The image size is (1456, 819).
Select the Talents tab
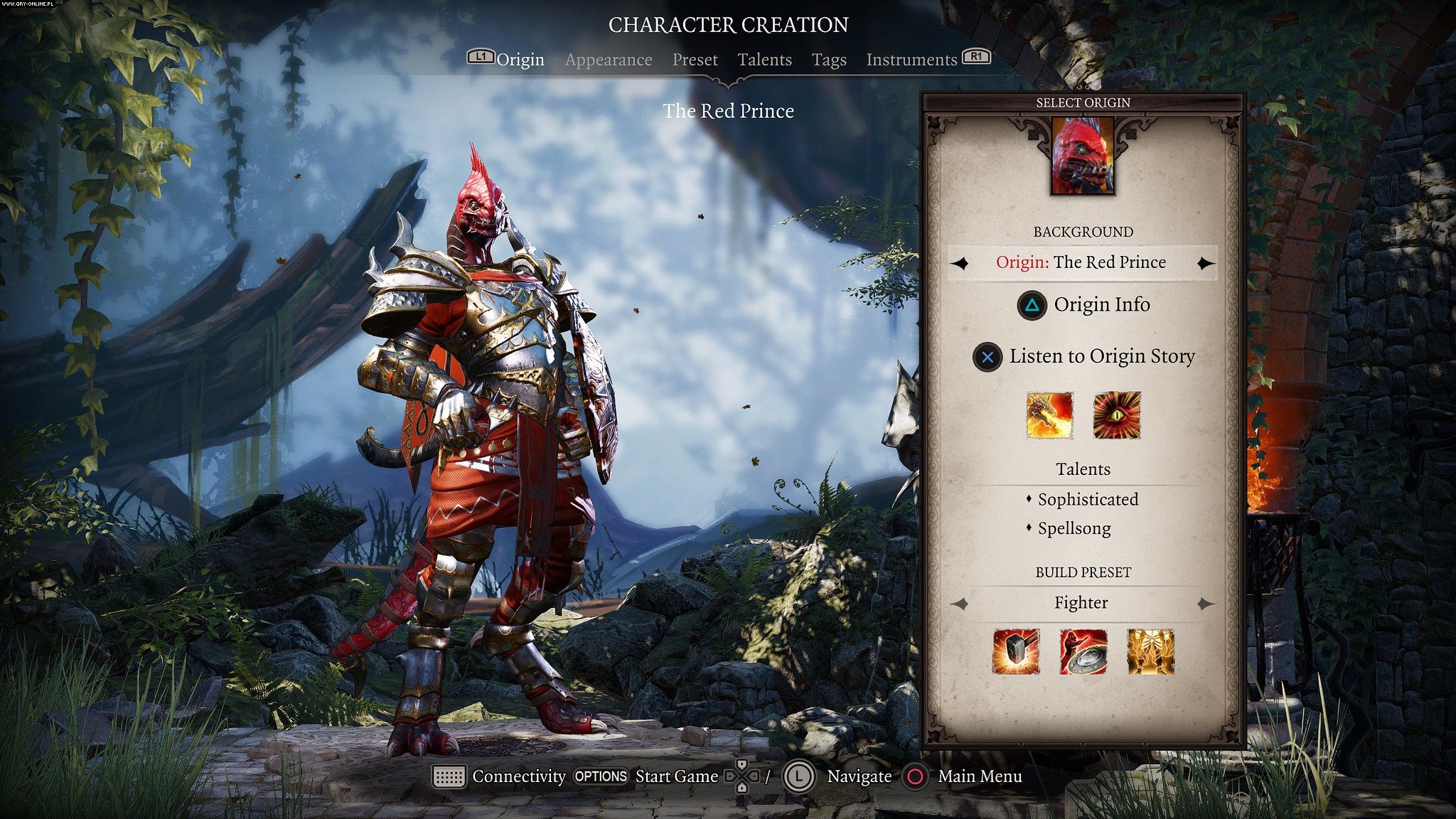point(764,60)
